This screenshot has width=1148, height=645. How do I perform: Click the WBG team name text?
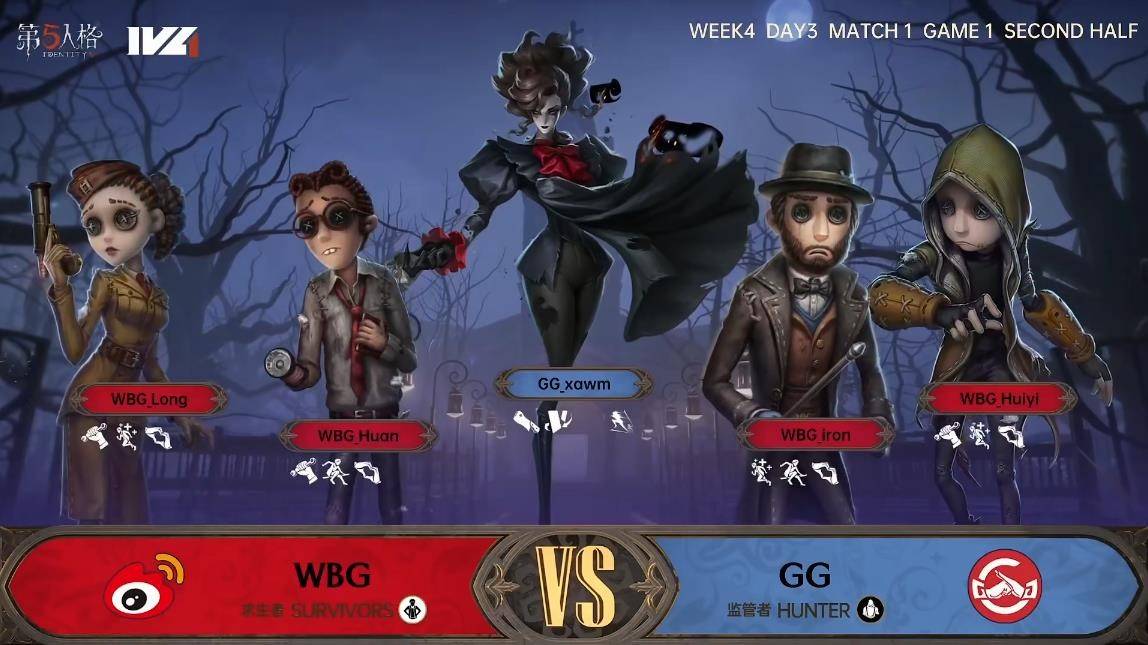(x=332, y=575)
